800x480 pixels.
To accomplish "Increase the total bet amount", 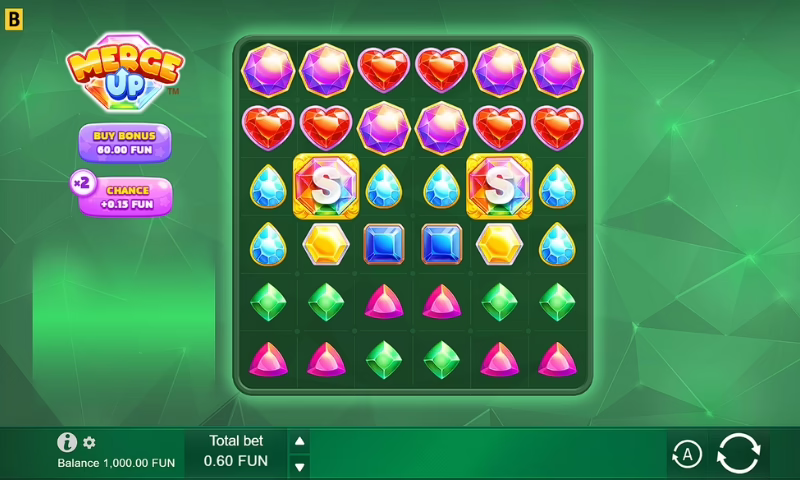I will (x=299, y=441).
